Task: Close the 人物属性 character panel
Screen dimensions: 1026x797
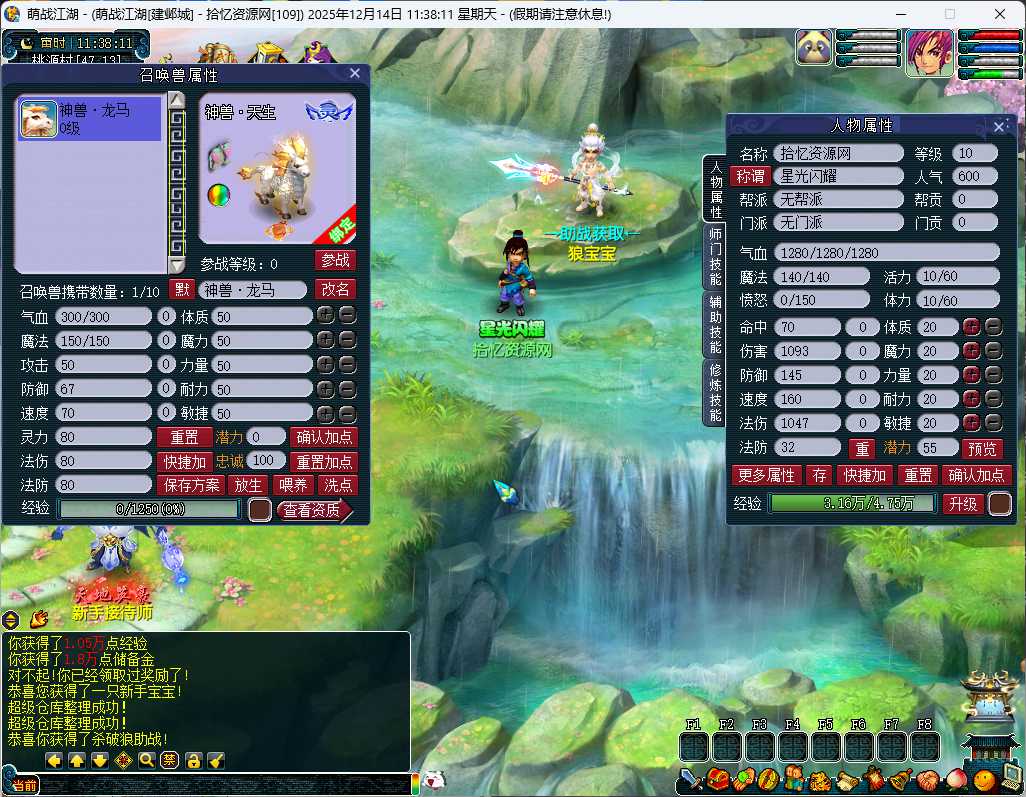Action: (999, 126)
